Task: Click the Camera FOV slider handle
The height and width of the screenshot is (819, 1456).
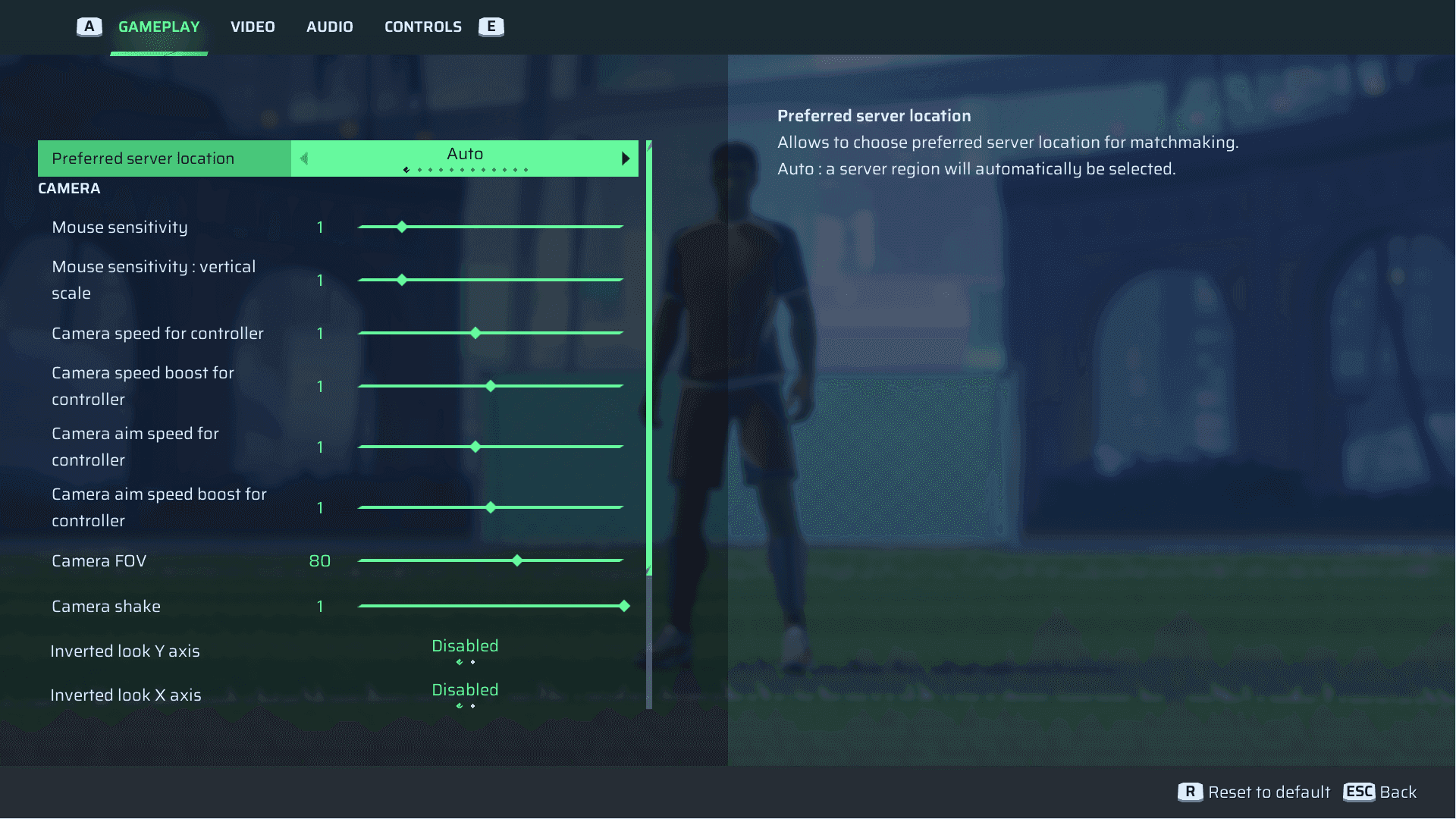Action: pos(517,560)
